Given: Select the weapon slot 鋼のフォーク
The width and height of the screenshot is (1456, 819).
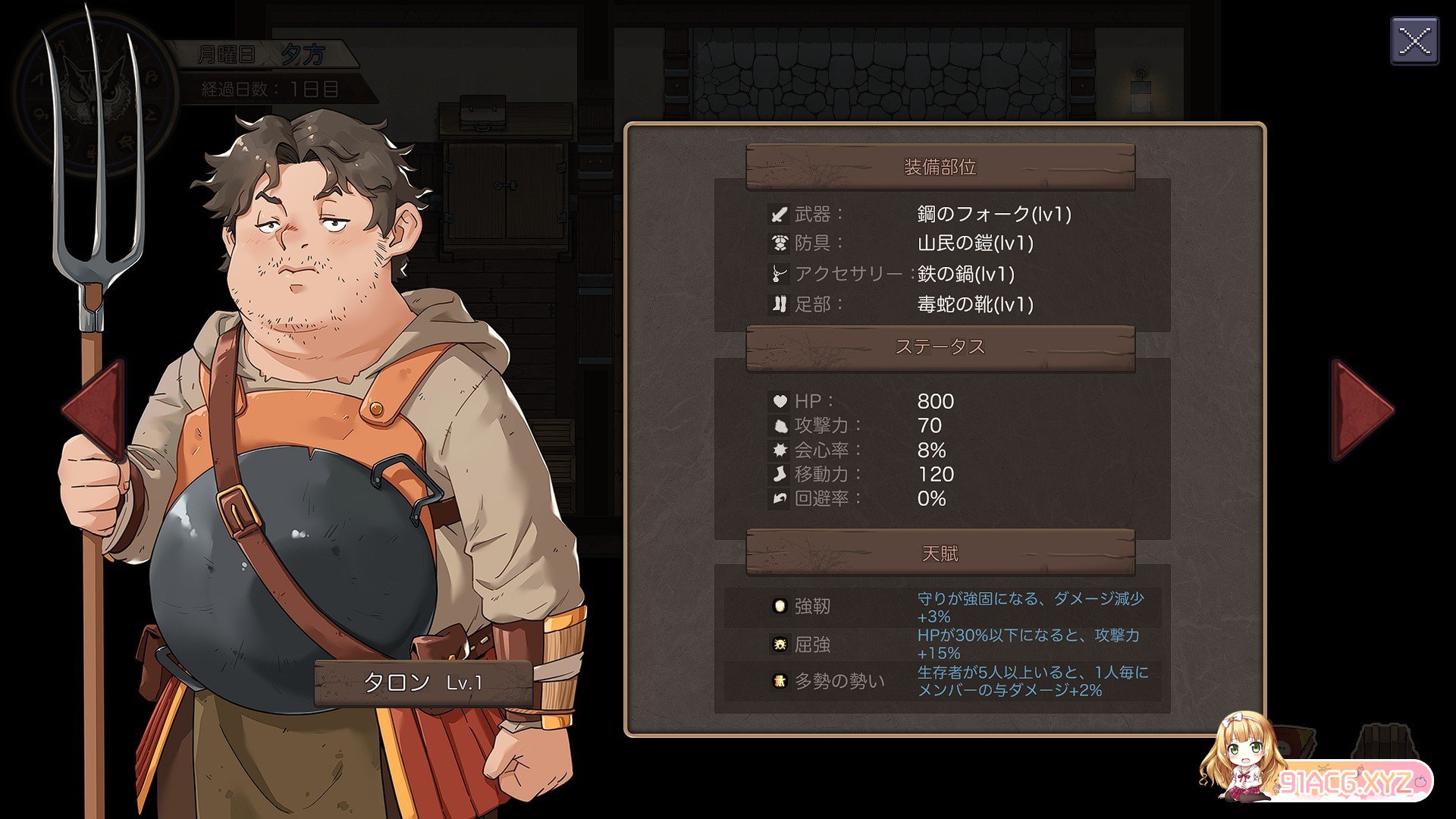Looking at the screenshot, I should pyautogui.click(x=993, y=215).
